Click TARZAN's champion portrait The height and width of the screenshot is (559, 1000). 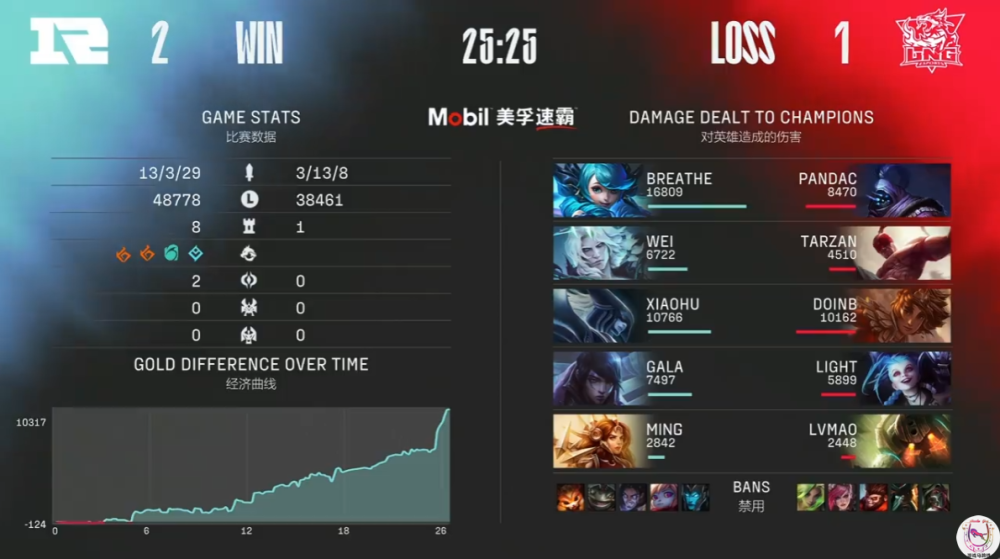905,253
